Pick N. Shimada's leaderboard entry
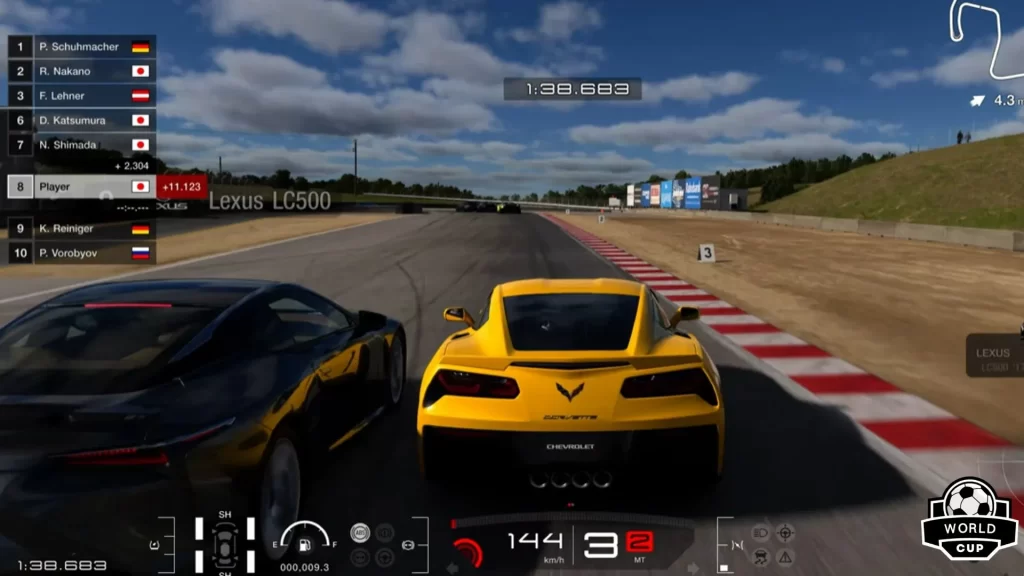 click(82, 145)
